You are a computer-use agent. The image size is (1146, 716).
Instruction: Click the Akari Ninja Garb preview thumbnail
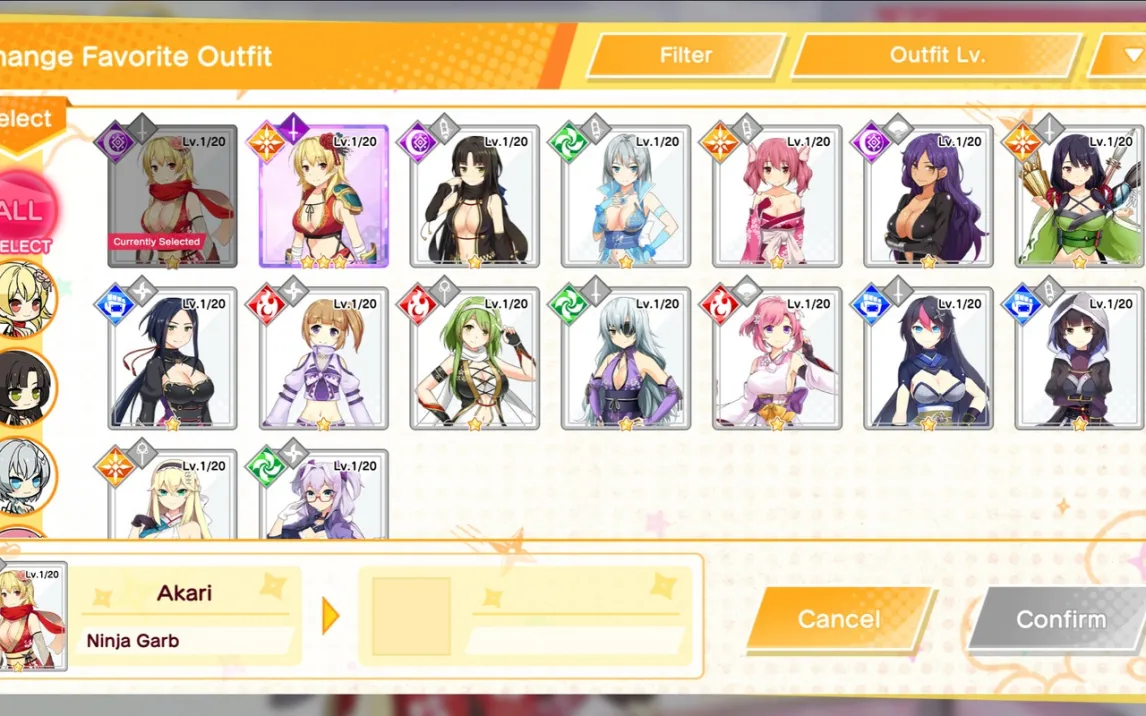click(x=34, y=615)
